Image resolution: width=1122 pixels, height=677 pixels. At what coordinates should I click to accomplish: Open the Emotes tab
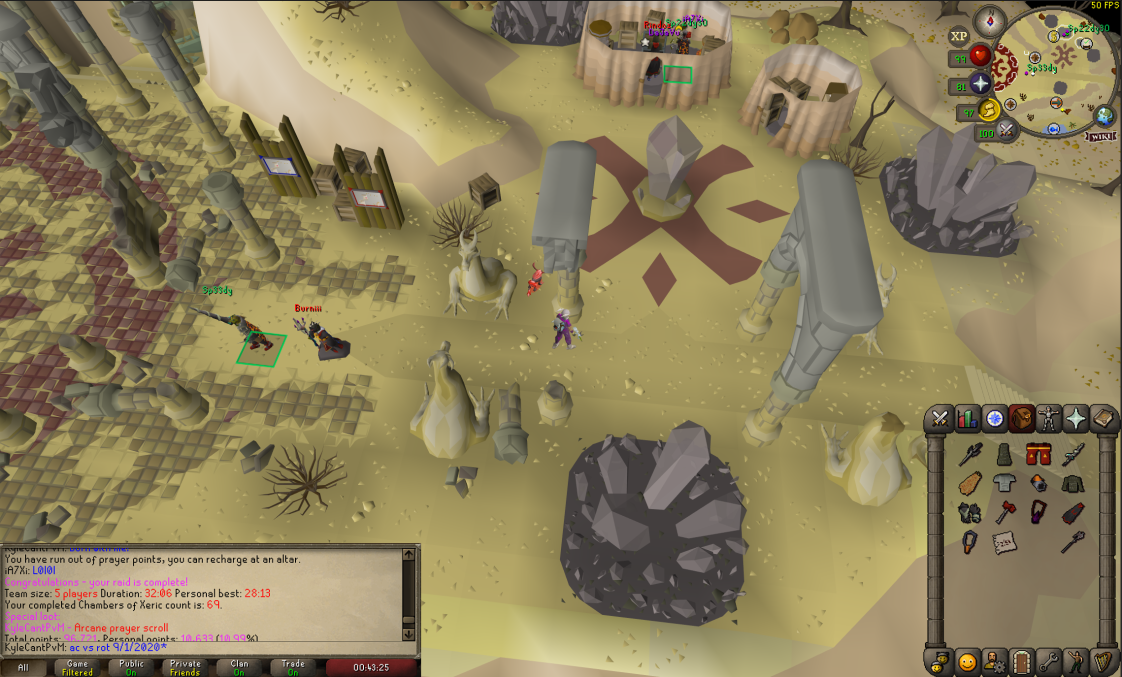1076,661
